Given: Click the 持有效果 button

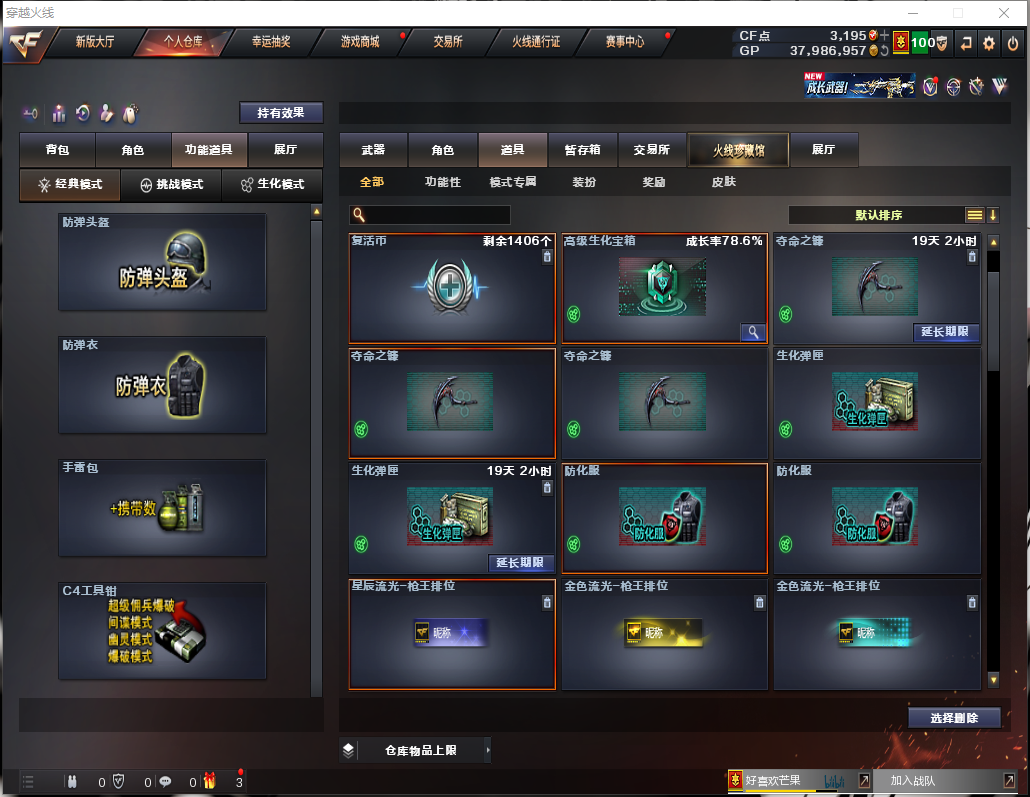Looking at the screenshot, I should (281, 113).
